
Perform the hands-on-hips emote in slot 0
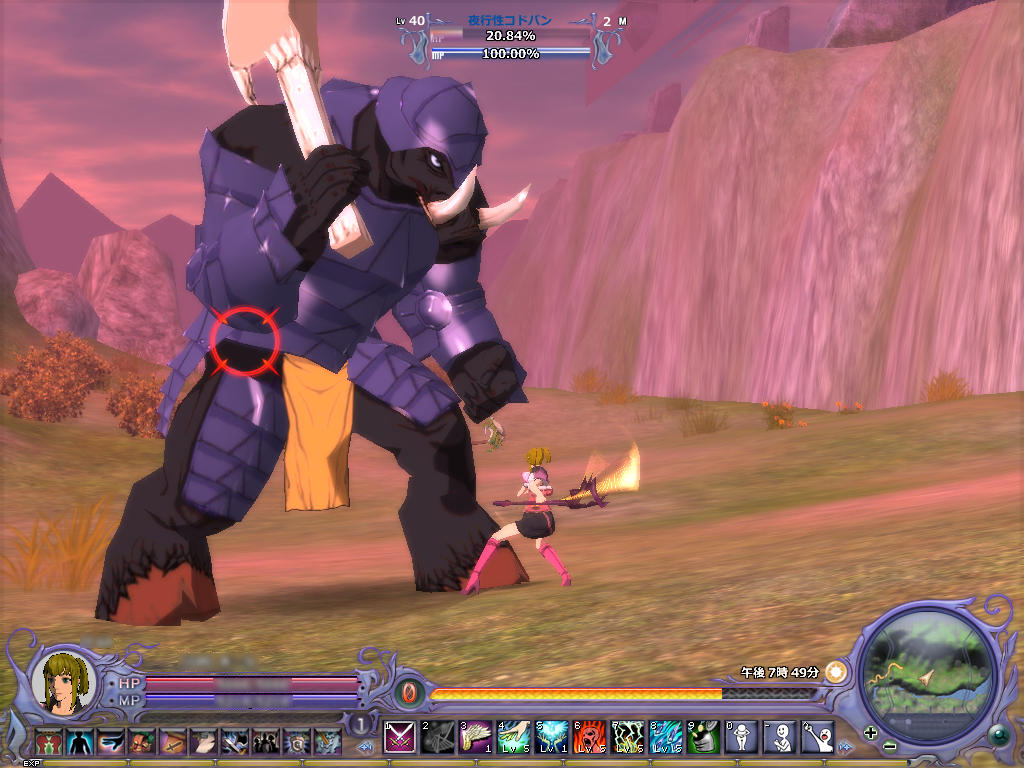click(742, 738)
